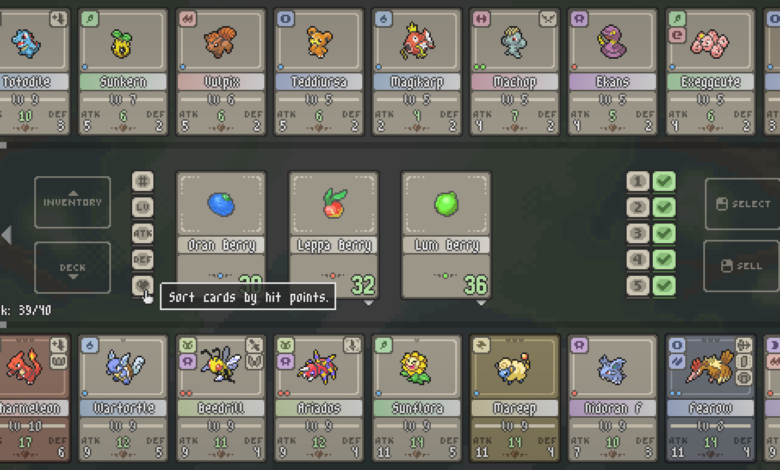Pick the Mareep card
The image size is (780, 470).
tap(515, 397)
